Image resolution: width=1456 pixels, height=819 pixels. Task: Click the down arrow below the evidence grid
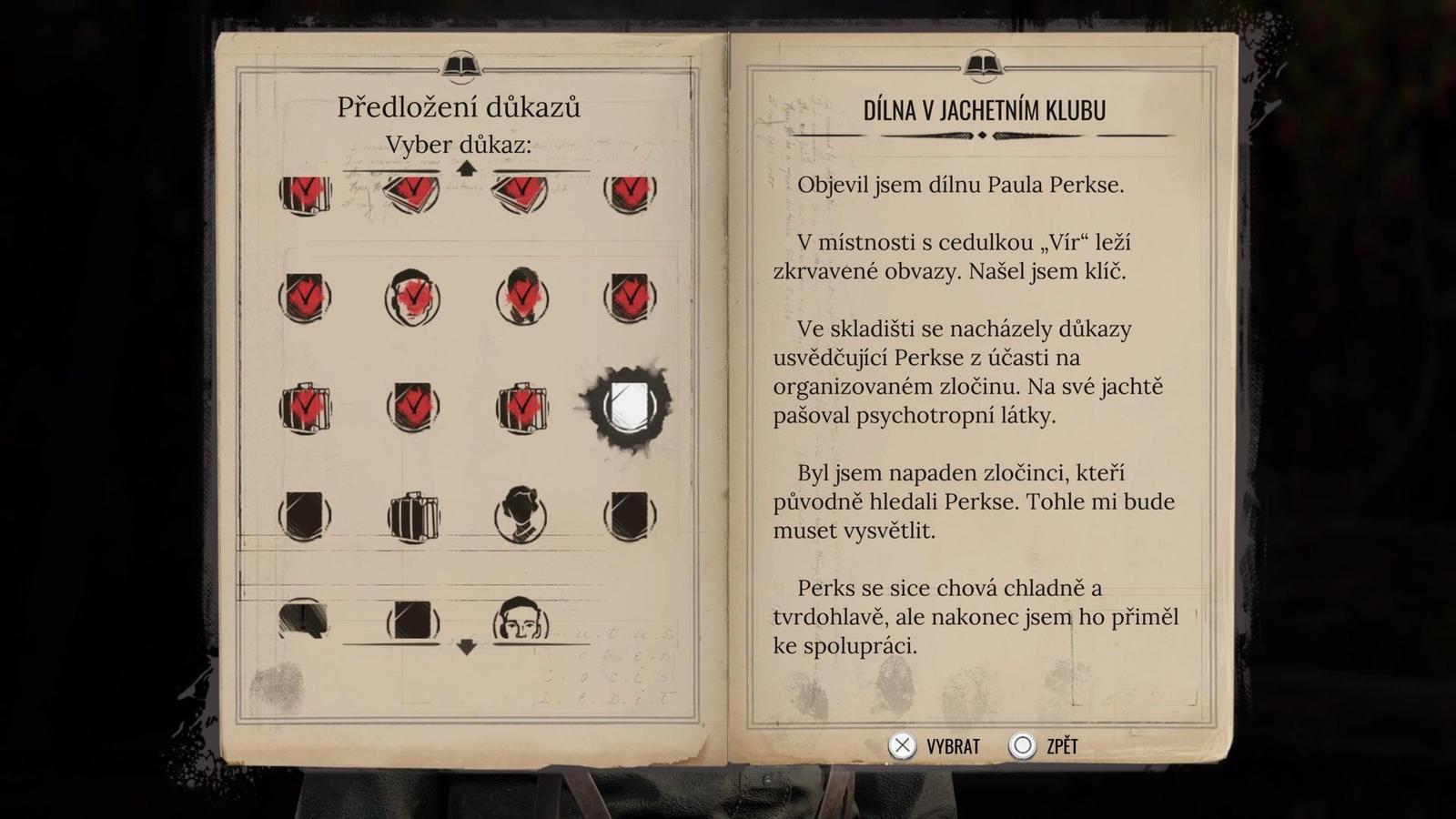tap(465, 646)
